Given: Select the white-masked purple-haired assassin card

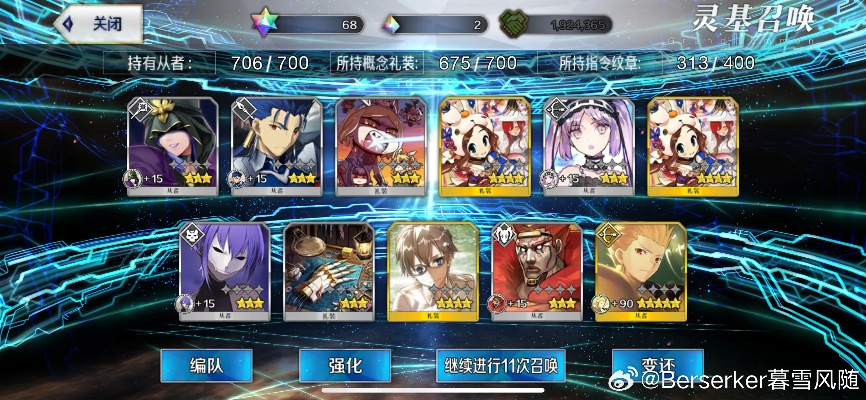Looking at the screenshot, I should pyautogui.click(x=224, y=268).
